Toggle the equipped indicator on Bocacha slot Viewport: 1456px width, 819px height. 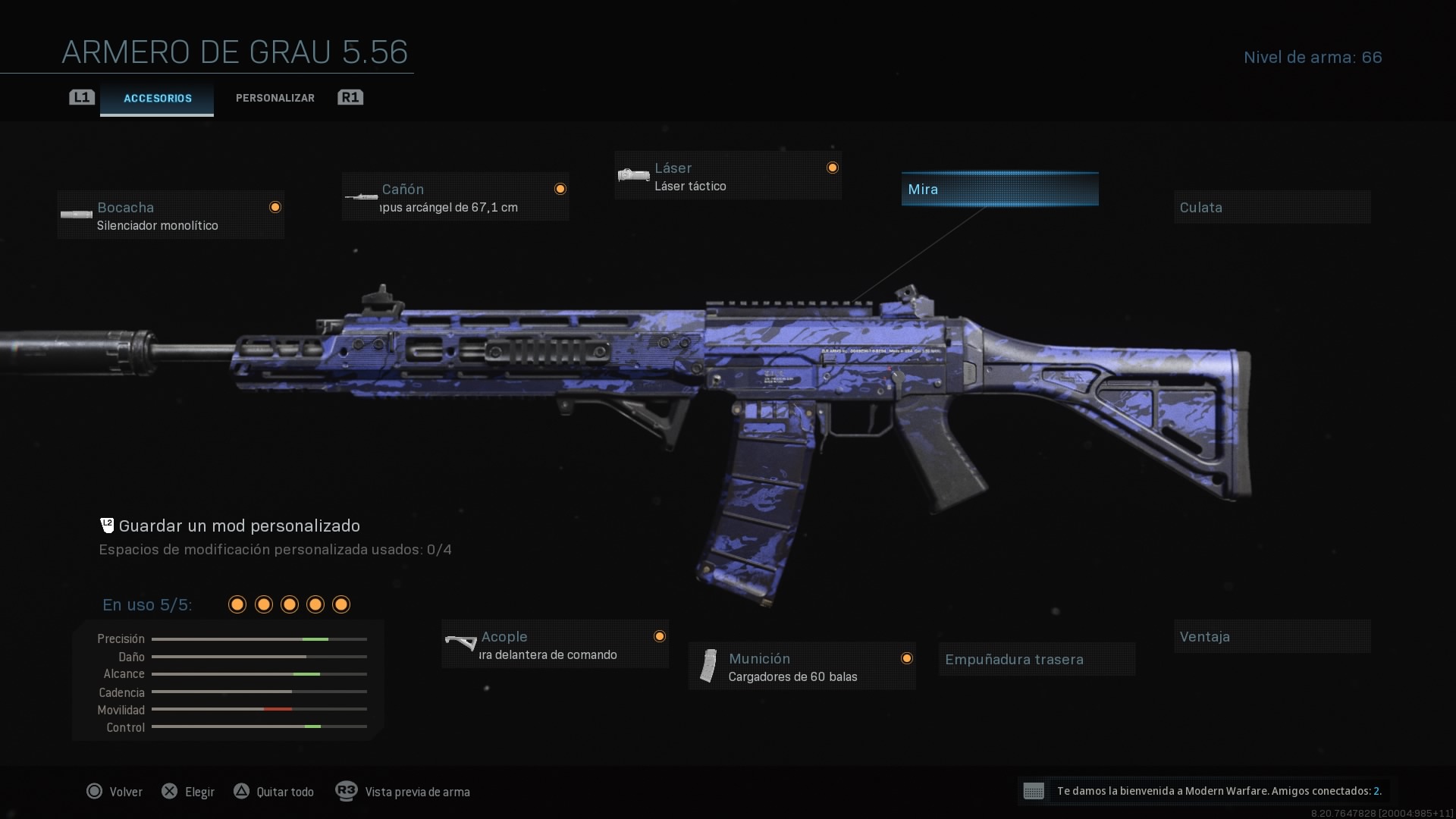(275, 206)
